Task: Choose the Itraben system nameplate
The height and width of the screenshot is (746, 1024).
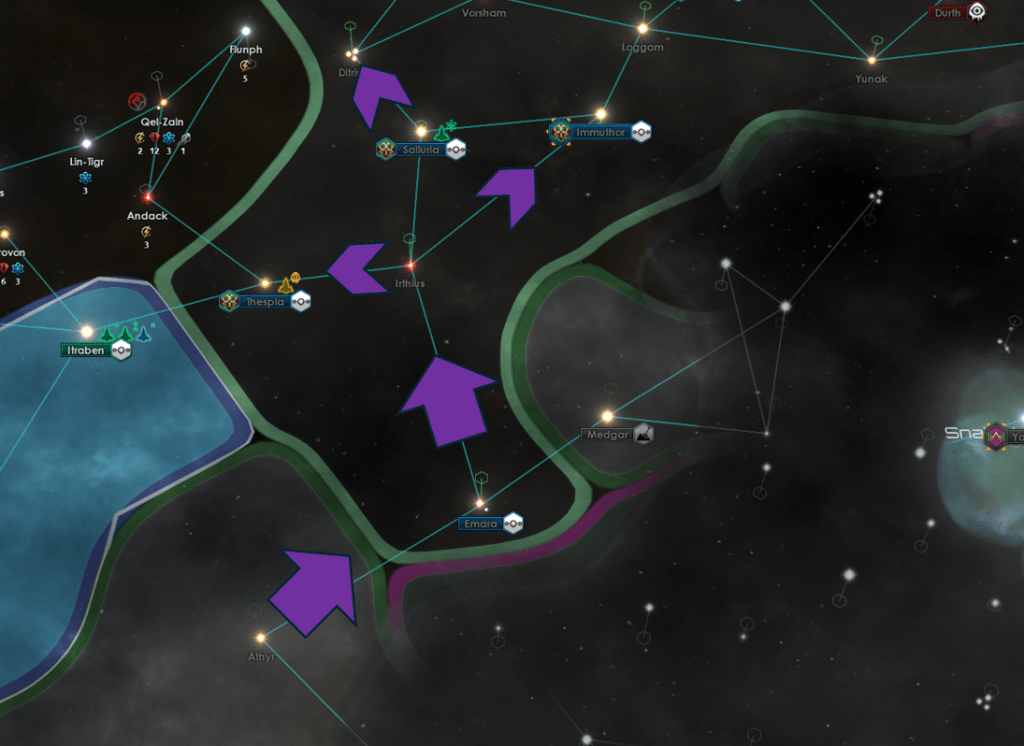Action: click(x=85, y=350)
